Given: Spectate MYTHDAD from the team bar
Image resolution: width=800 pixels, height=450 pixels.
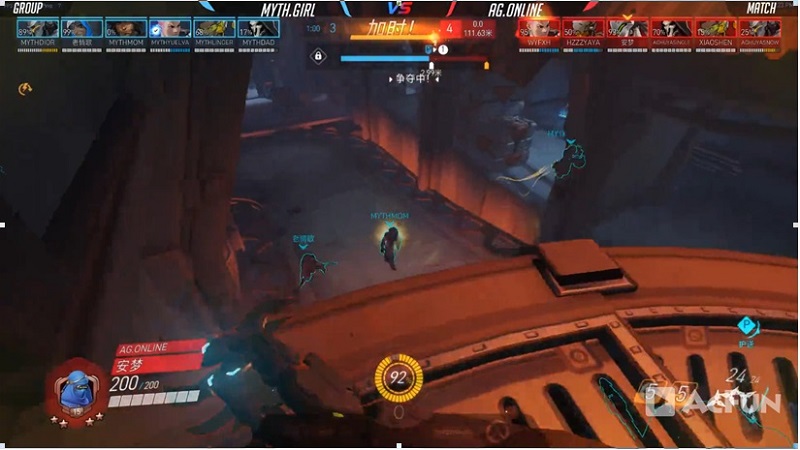Looking at the screenshot, I should pos(258,28).
